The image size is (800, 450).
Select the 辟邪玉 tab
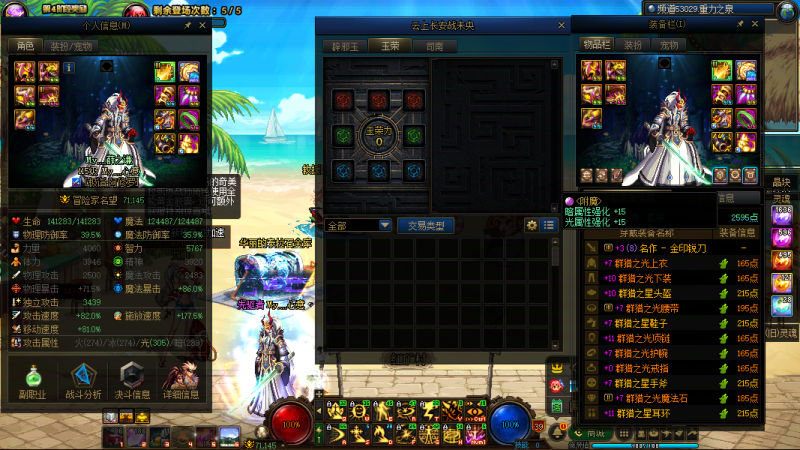click(x=346, y=46)
